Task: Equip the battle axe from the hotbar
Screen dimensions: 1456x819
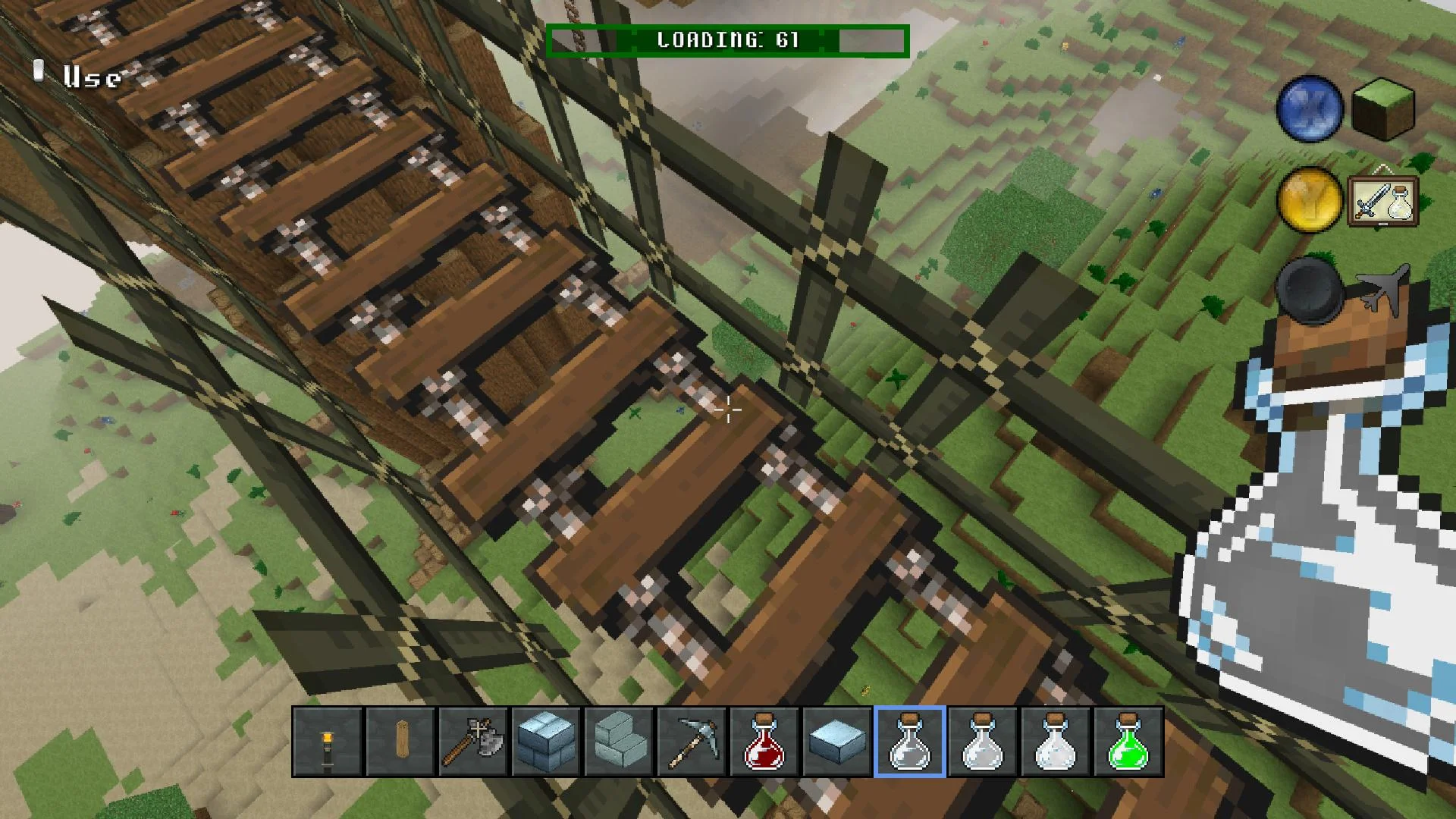Action: (472, 741)
